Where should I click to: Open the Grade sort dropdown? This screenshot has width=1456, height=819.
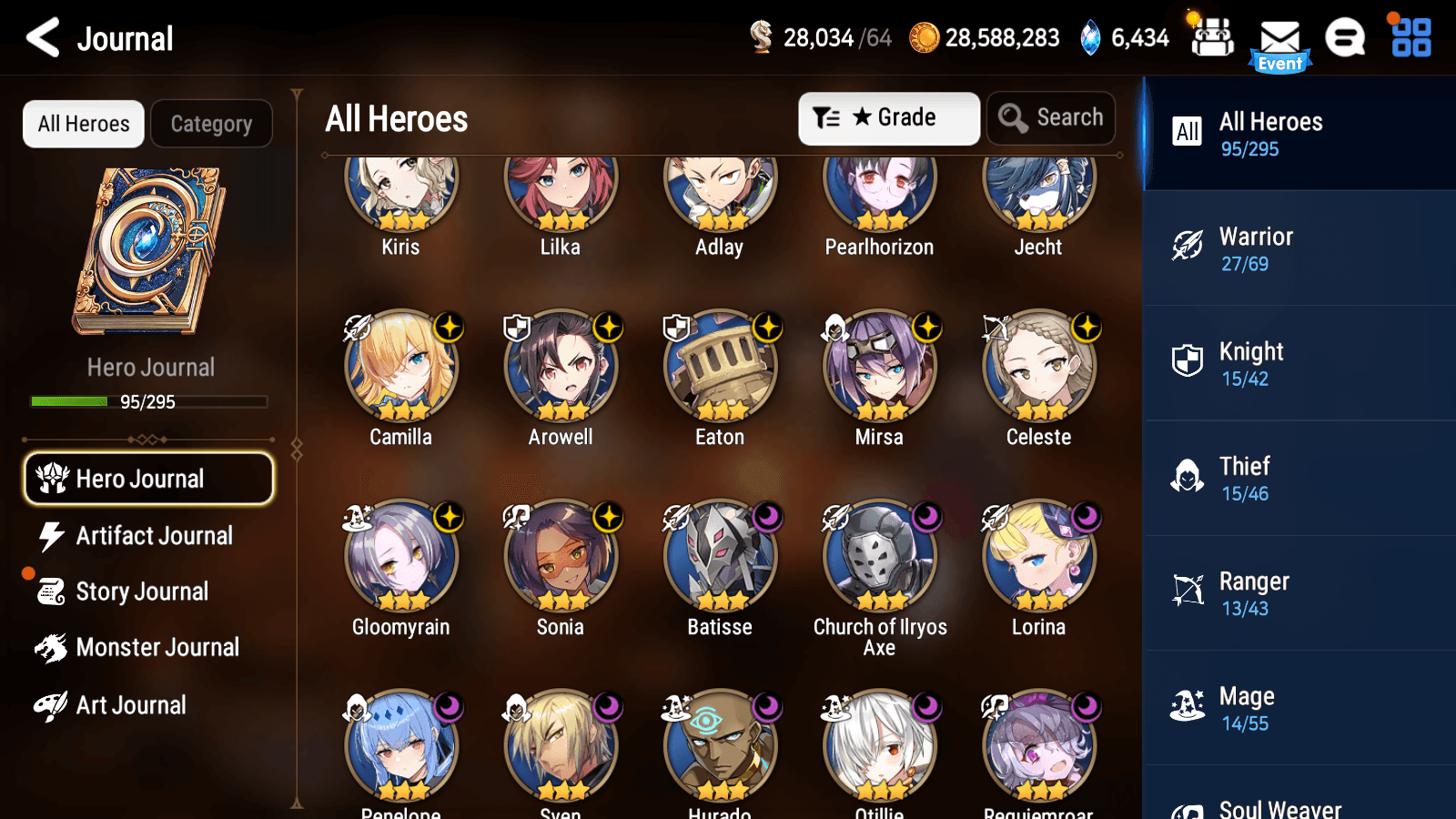click(x=888, y=117)
